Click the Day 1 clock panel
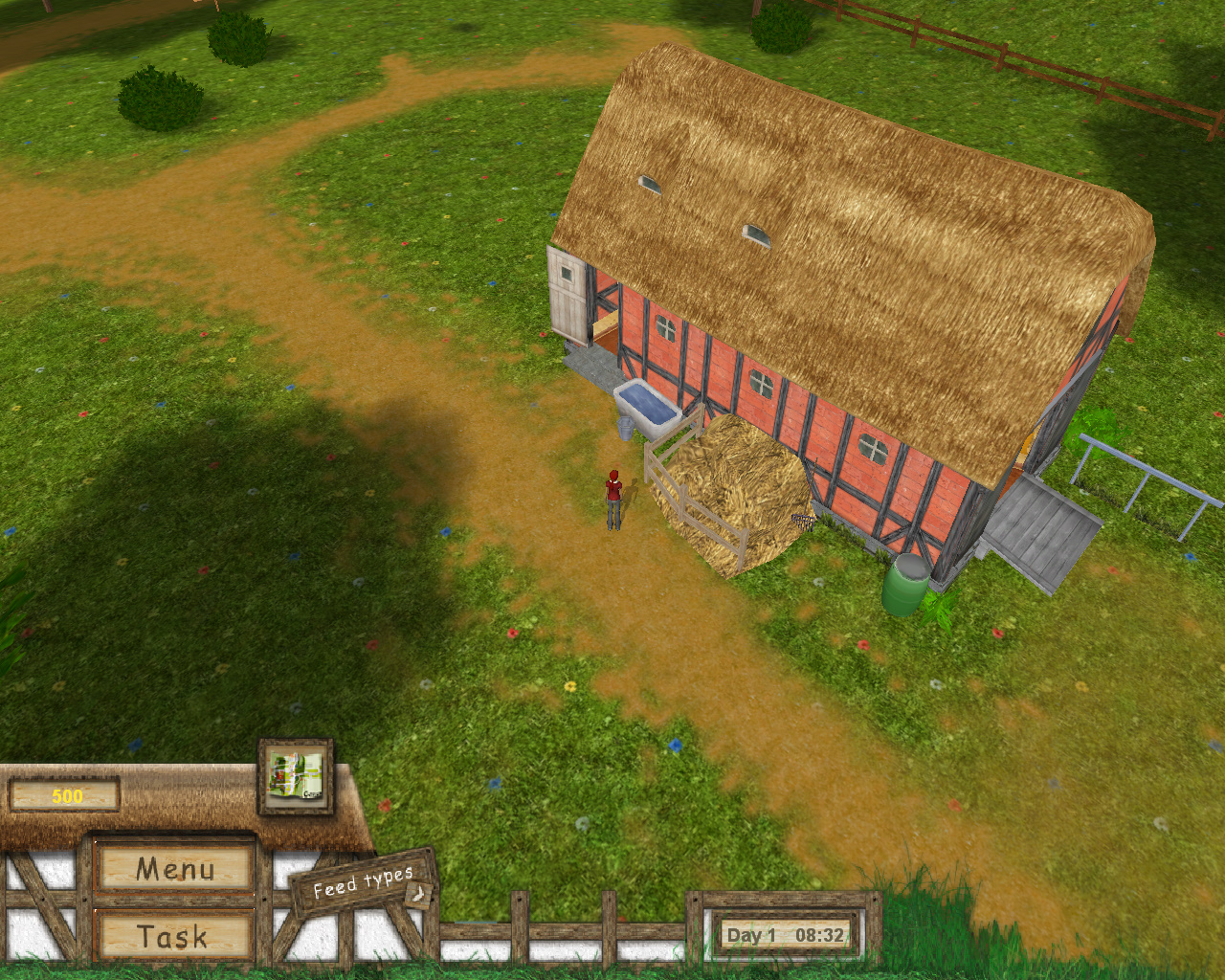Viewport: 1225px width, 980px height. [x=783, y=935]
